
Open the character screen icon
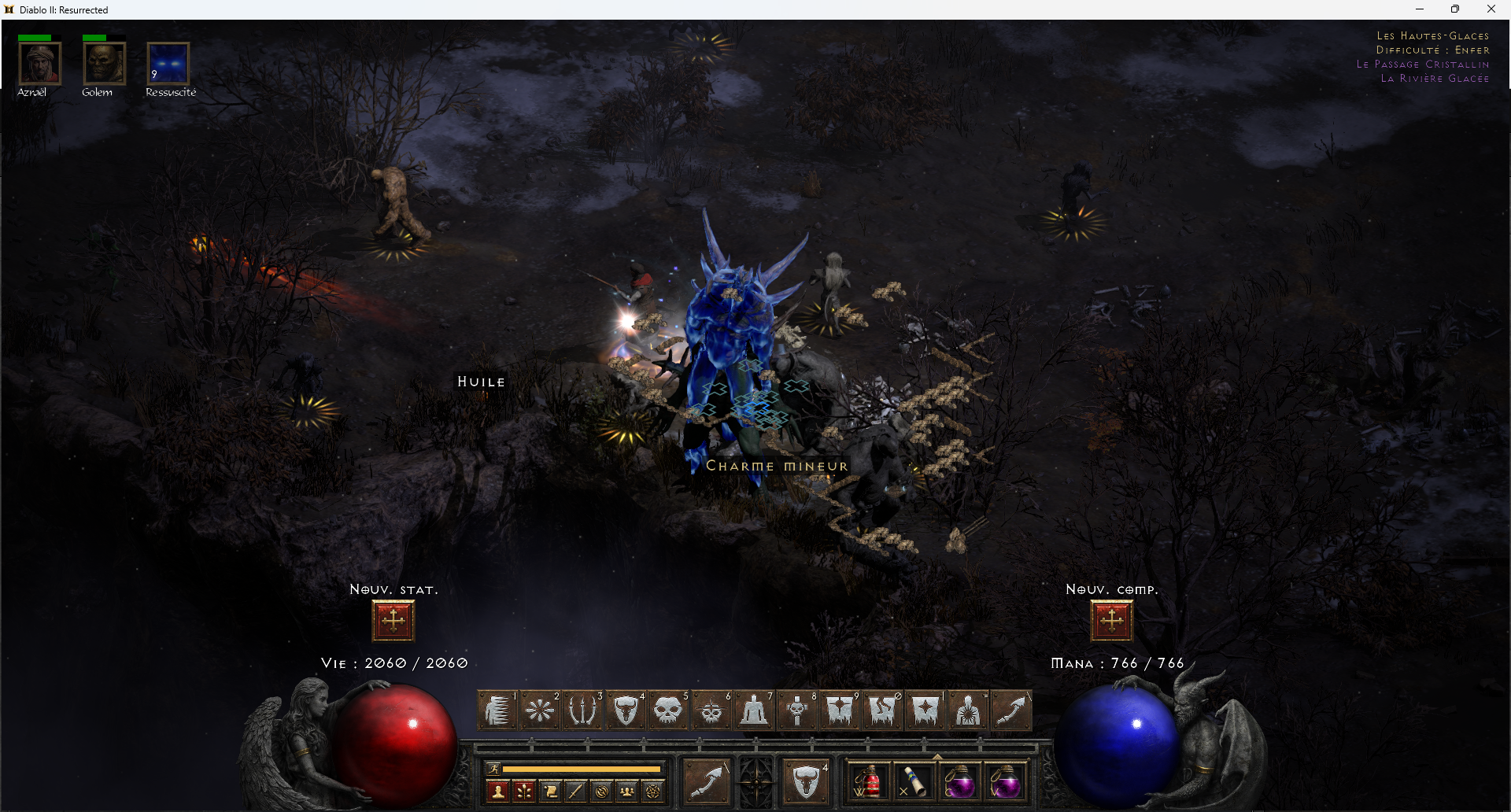tap(497, 791)
